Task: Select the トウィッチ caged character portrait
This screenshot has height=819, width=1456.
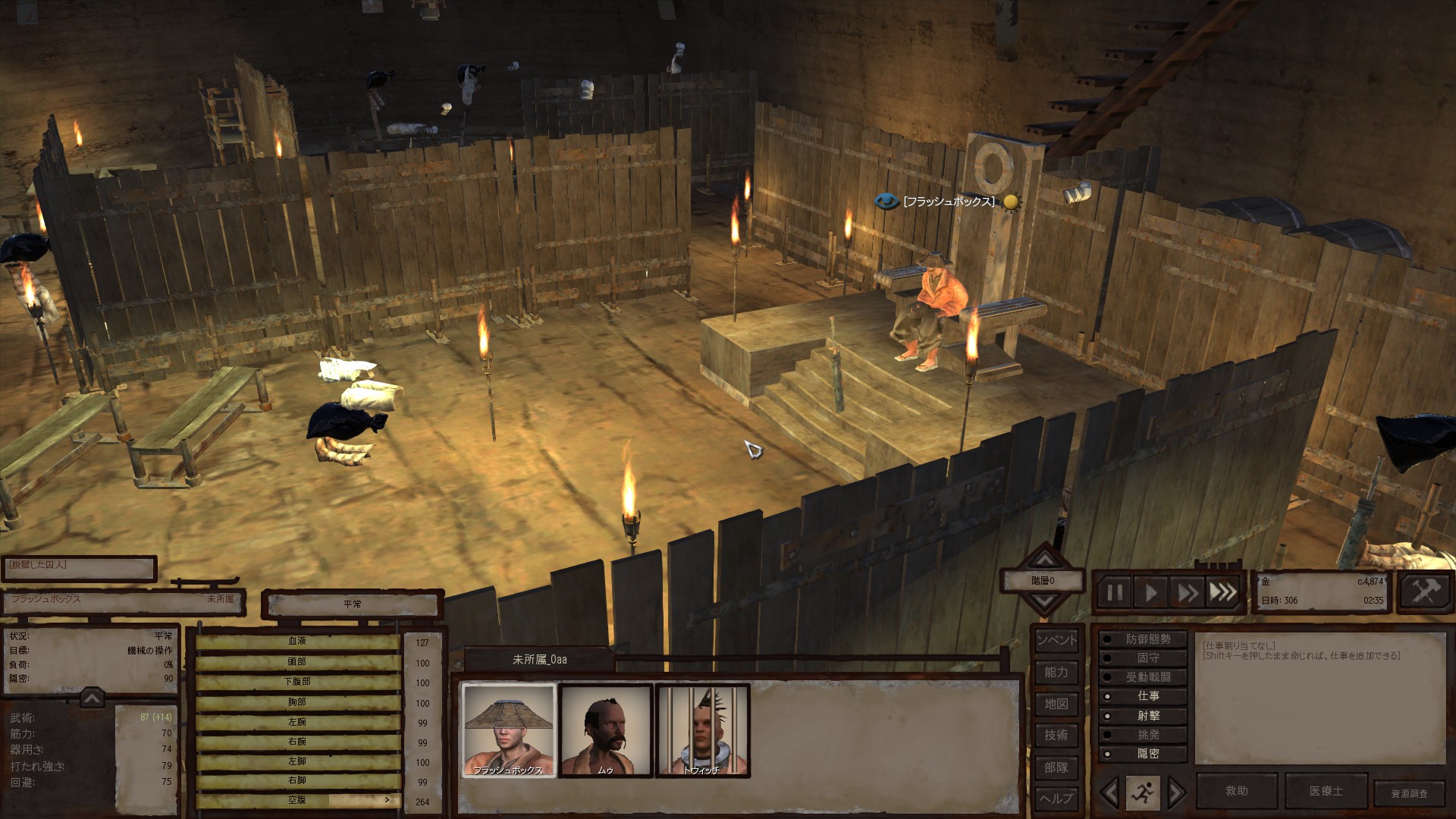Action: click(702, 730)
